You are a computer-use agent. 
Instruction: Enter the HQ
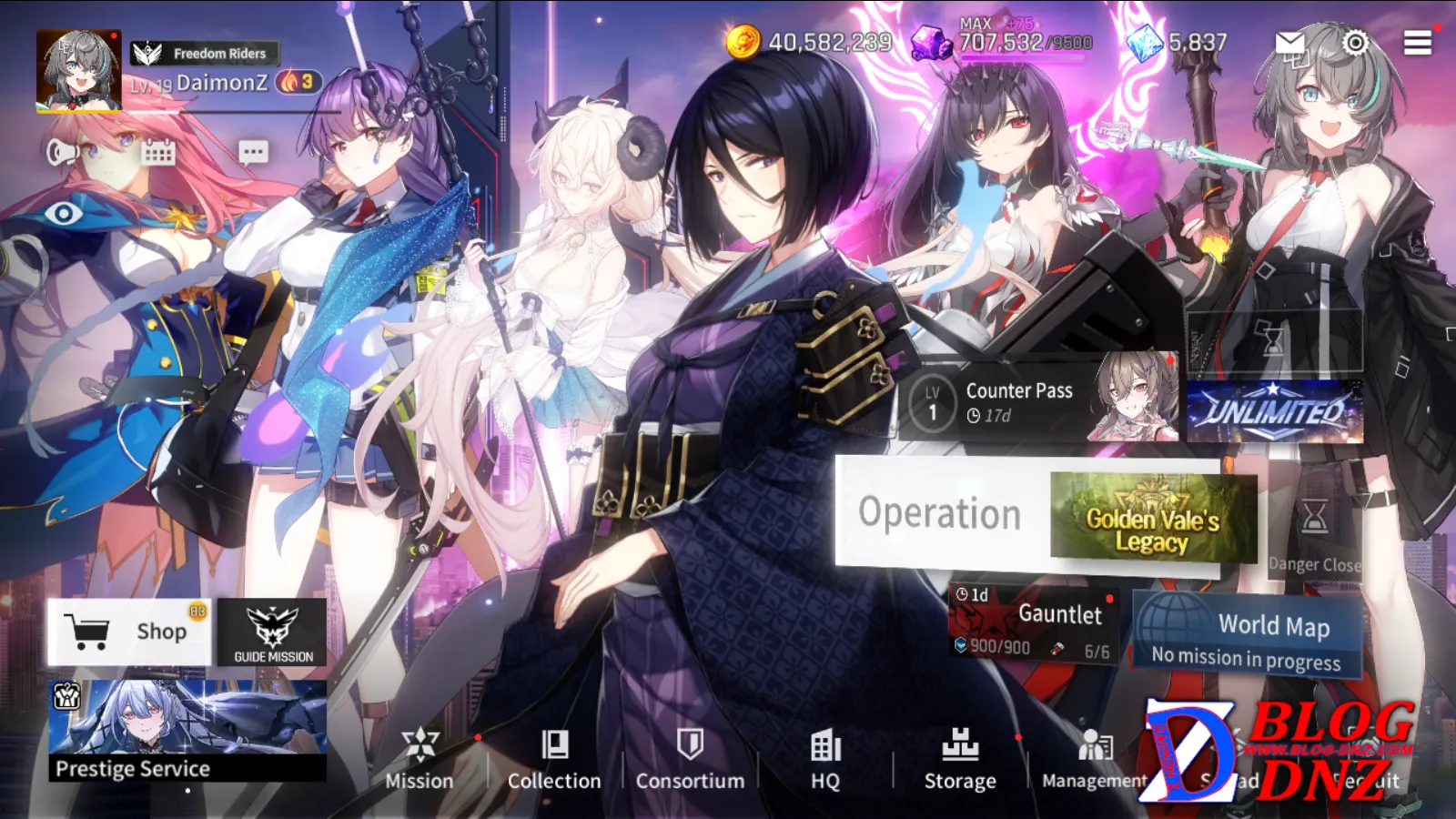click(x=825, y=758)
